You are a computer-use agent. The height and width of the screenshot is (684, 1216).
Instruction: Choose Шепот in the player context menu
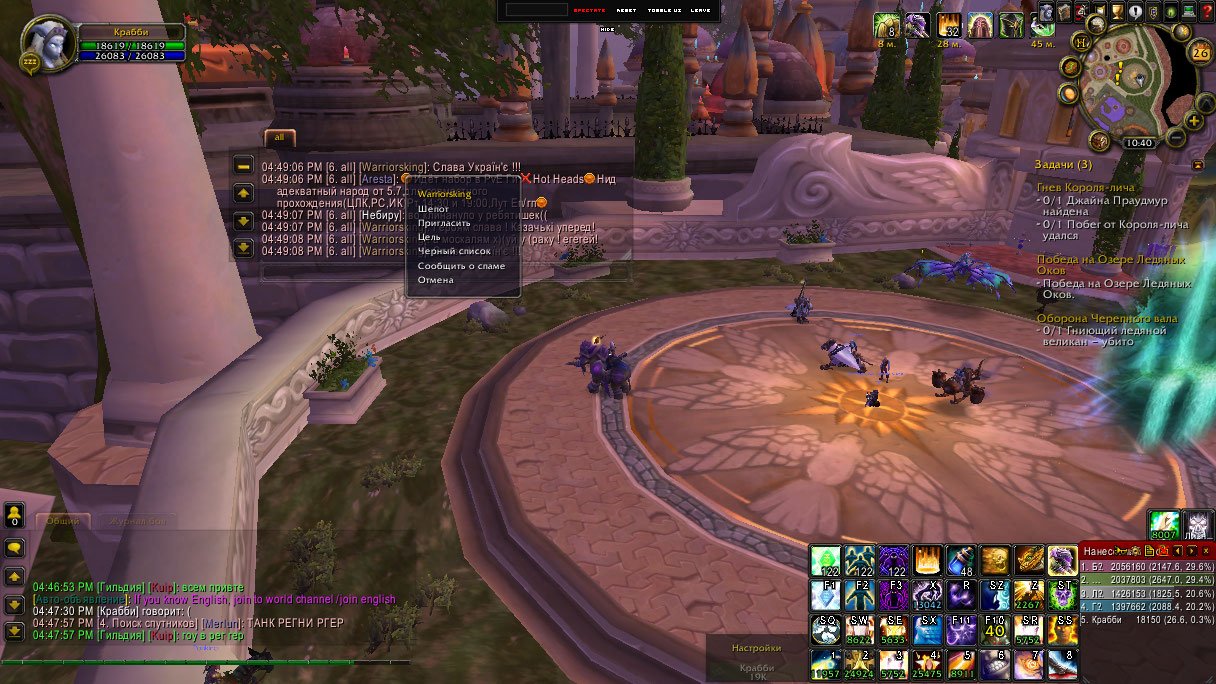point(433,209)
